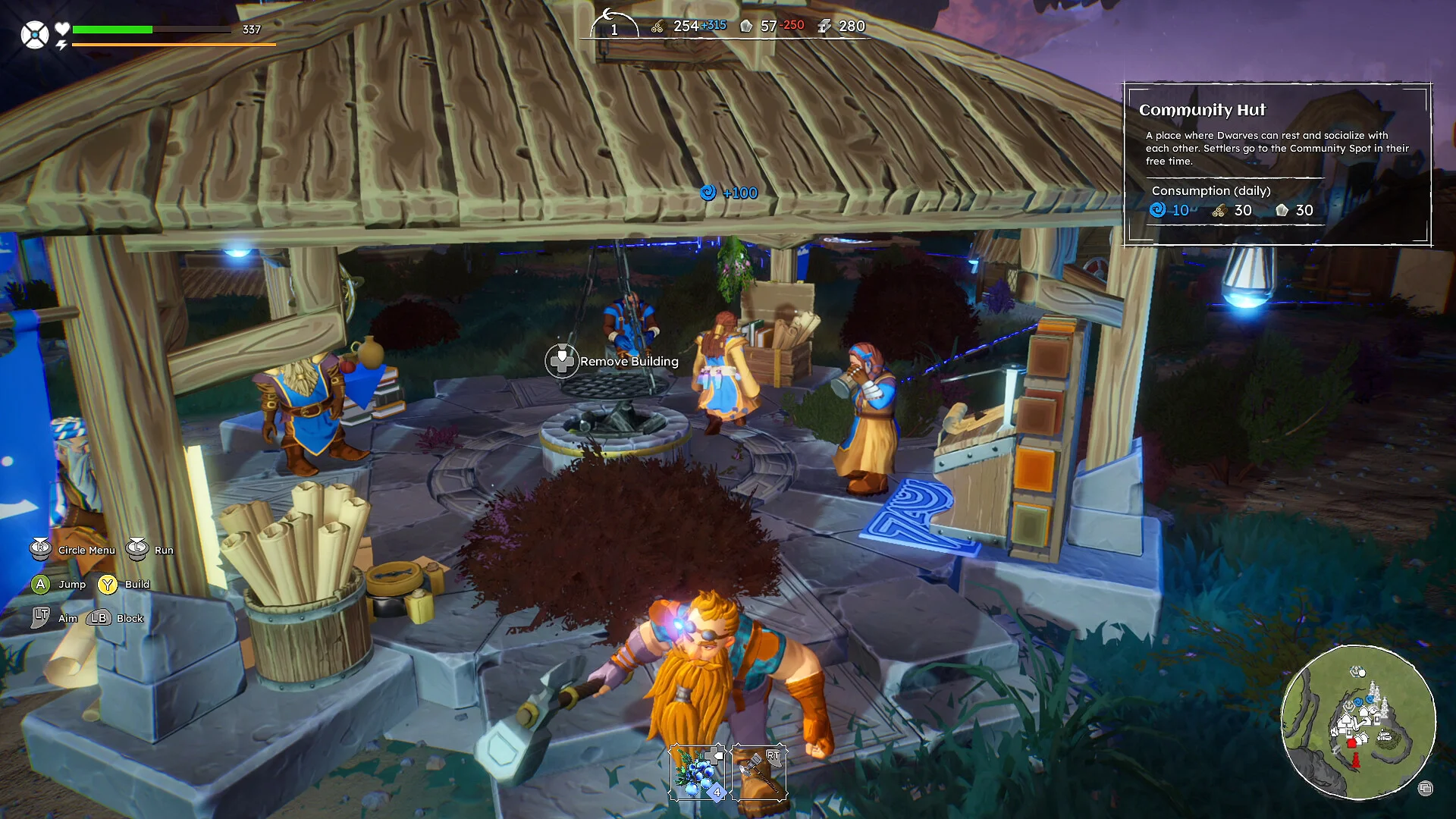
Task: Select the hammer tool slot
Action: [759, 773]
